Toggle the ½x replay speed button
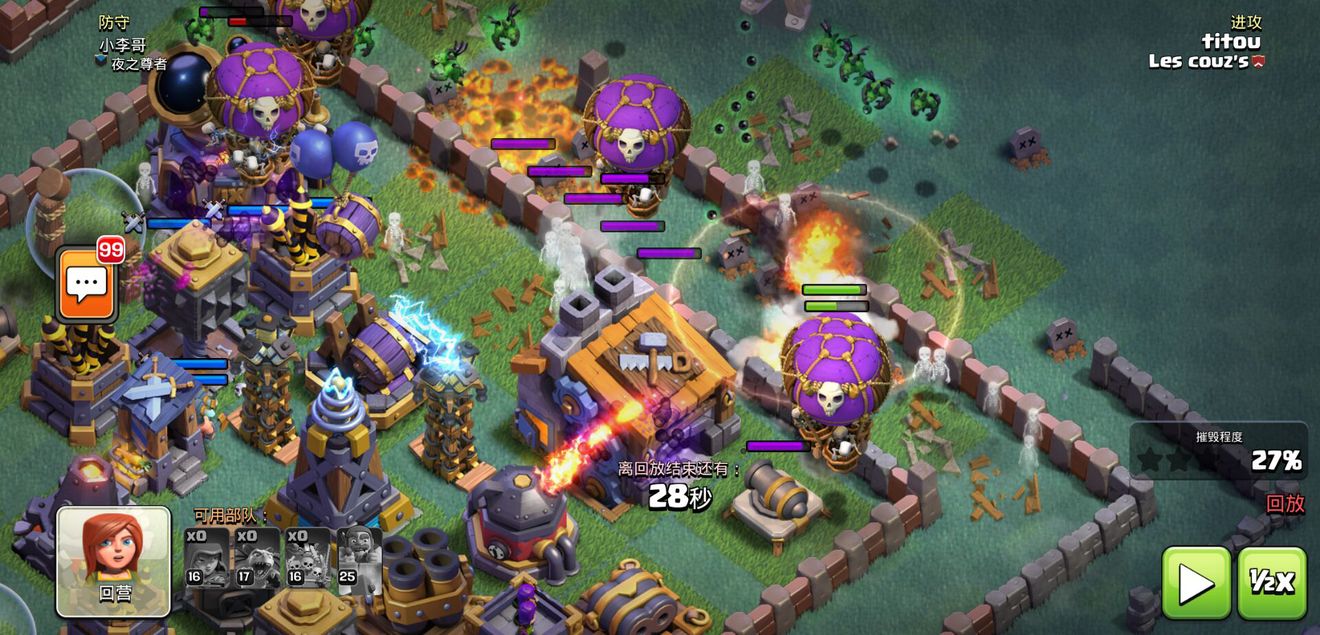 click(x=1272, y=582)
